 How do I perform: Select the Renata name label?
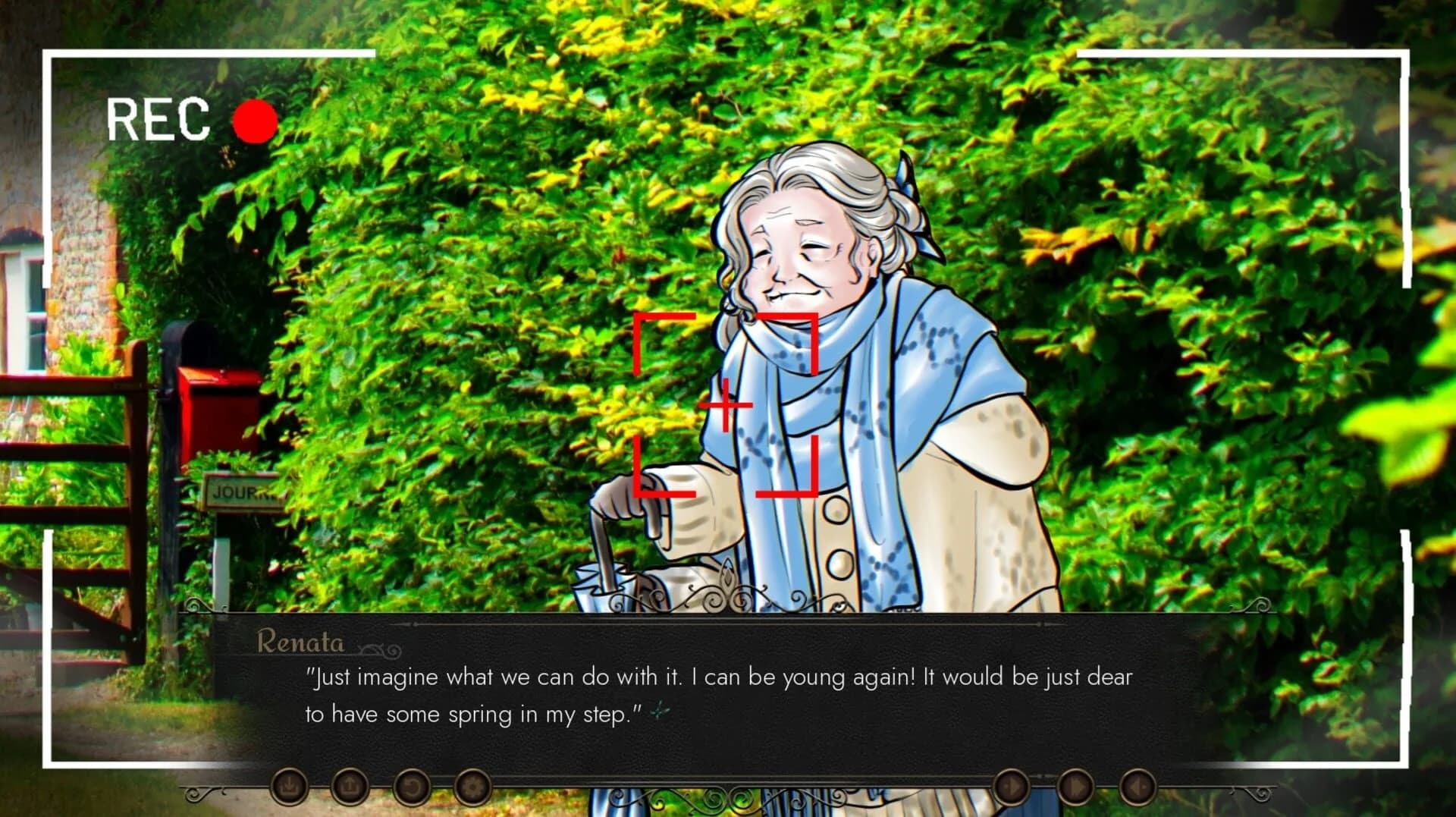[x=302, y=643]
